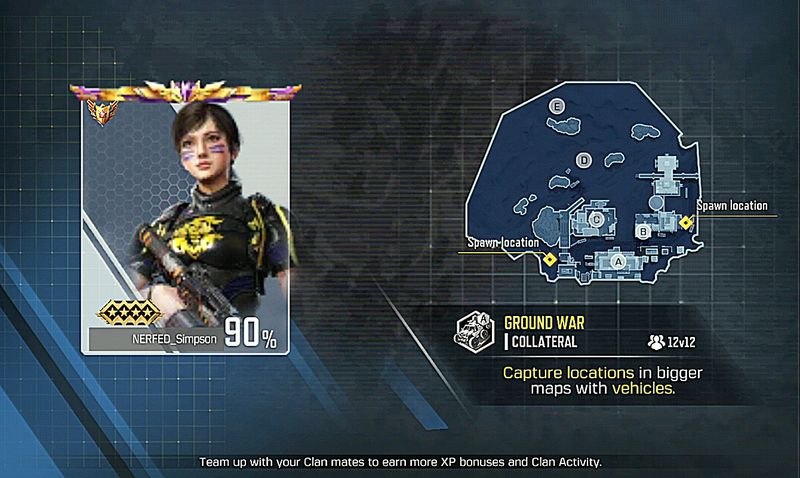Click capture point E on the map
Viewport: 800px width, 478px height.
pos(558,105)
